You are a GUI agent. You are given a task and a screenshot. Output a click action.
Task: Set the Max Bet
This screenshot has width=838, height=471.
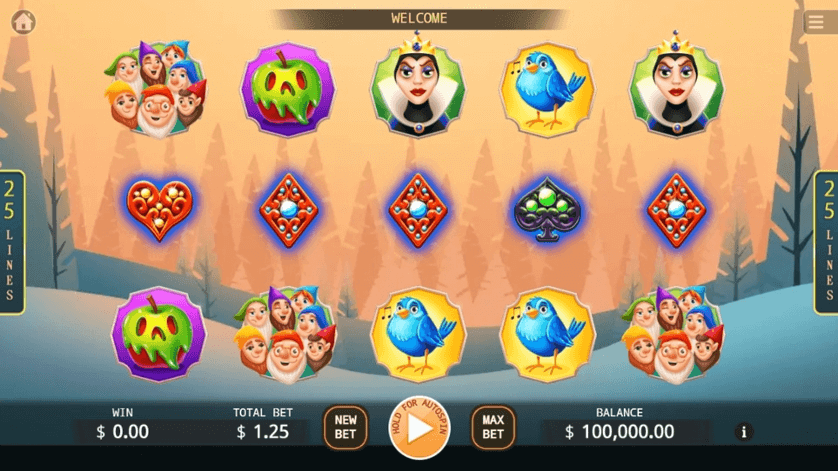(x=493, y=428)
